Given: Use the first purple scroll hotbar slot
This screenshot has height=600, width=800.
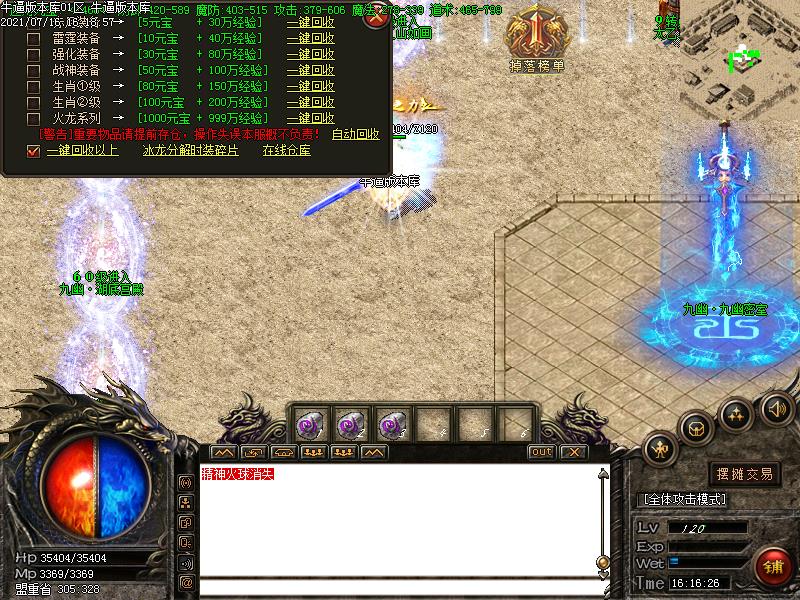Looking at the screenshot, I should click(x=308, y=423).
